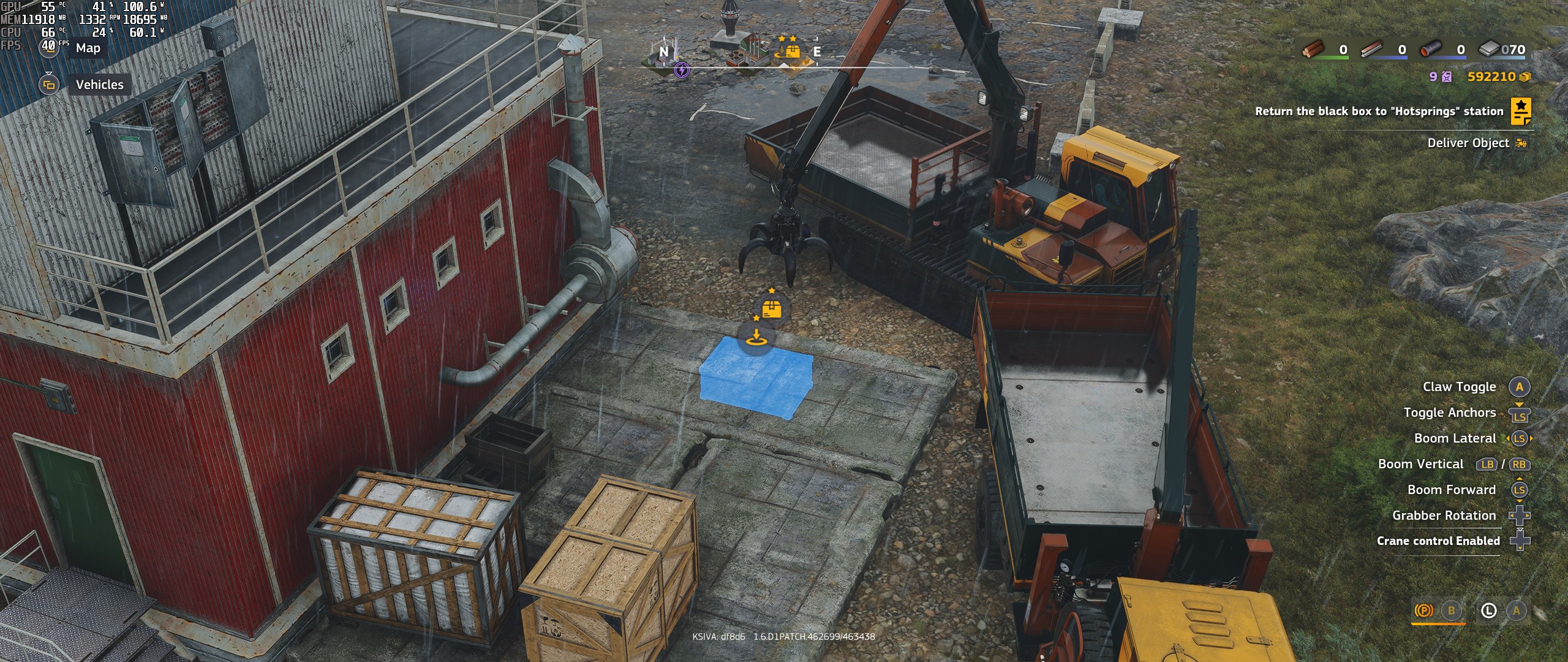Open the Vehicles menu entry
Image resolution: width=1568 pixels, height=662 pixels.
(99, 85)
